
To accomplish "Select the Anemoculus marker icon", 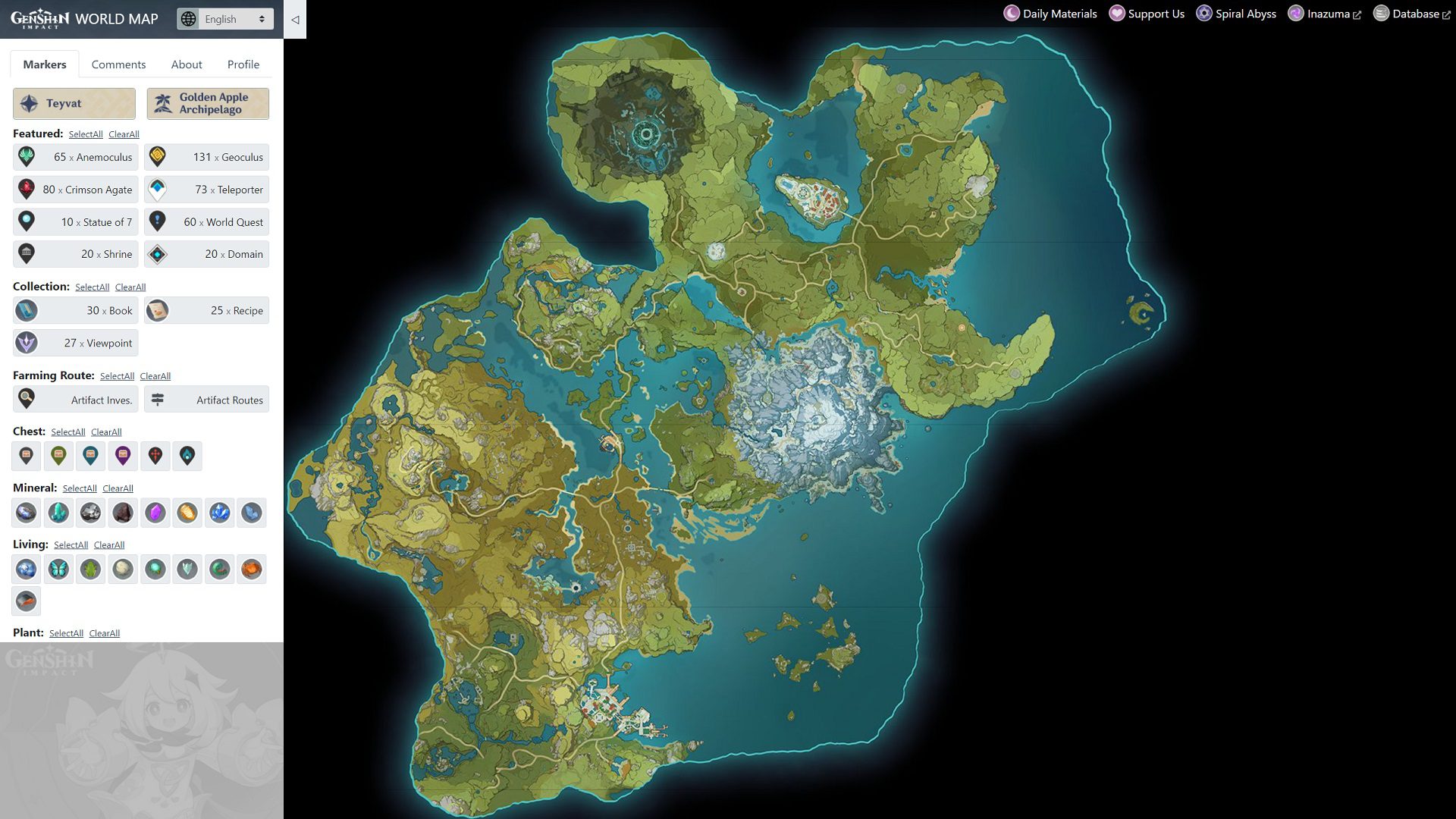I will 27,157.
